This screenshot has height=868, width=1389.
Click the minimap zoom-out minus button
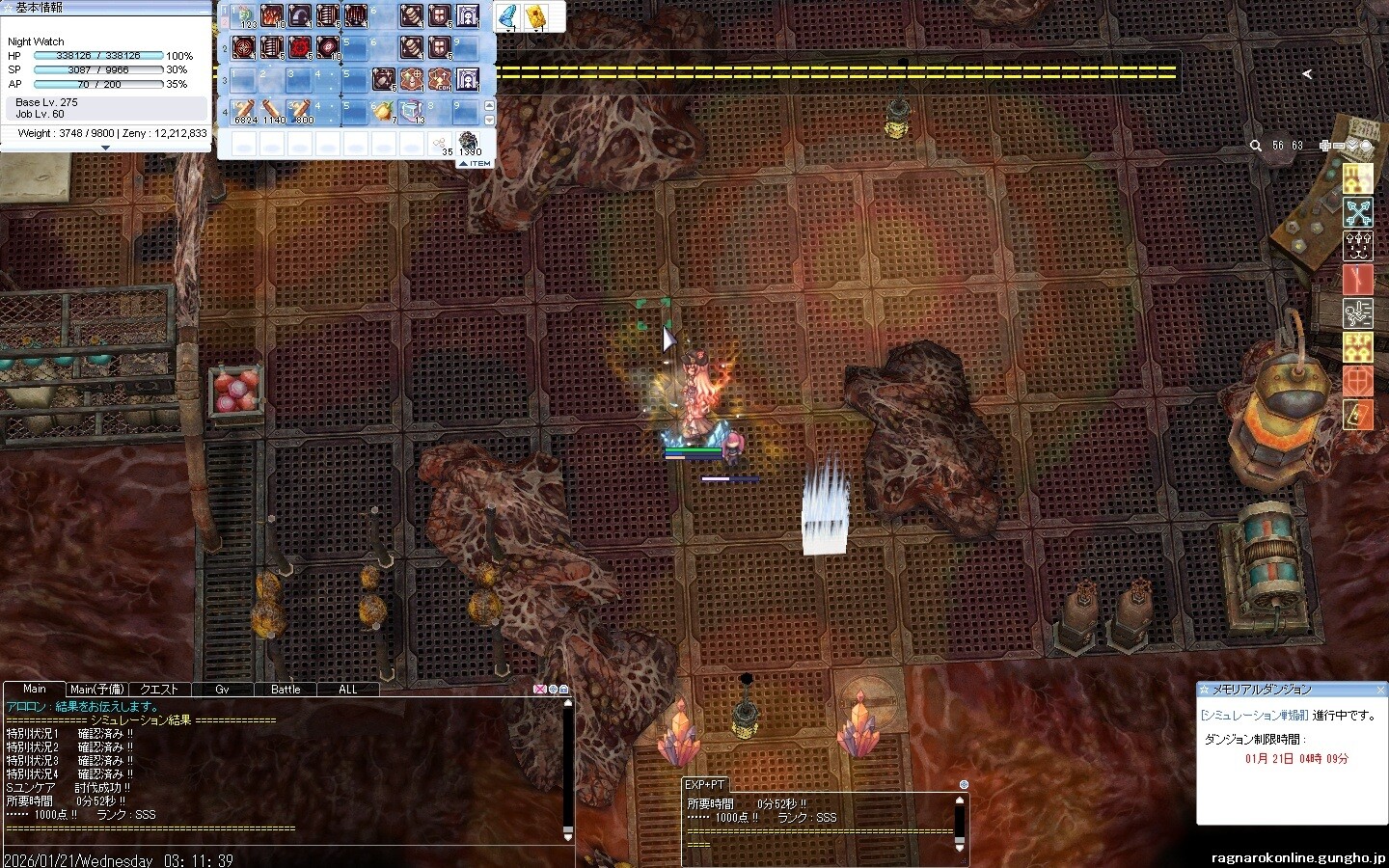click(1340, 146)
